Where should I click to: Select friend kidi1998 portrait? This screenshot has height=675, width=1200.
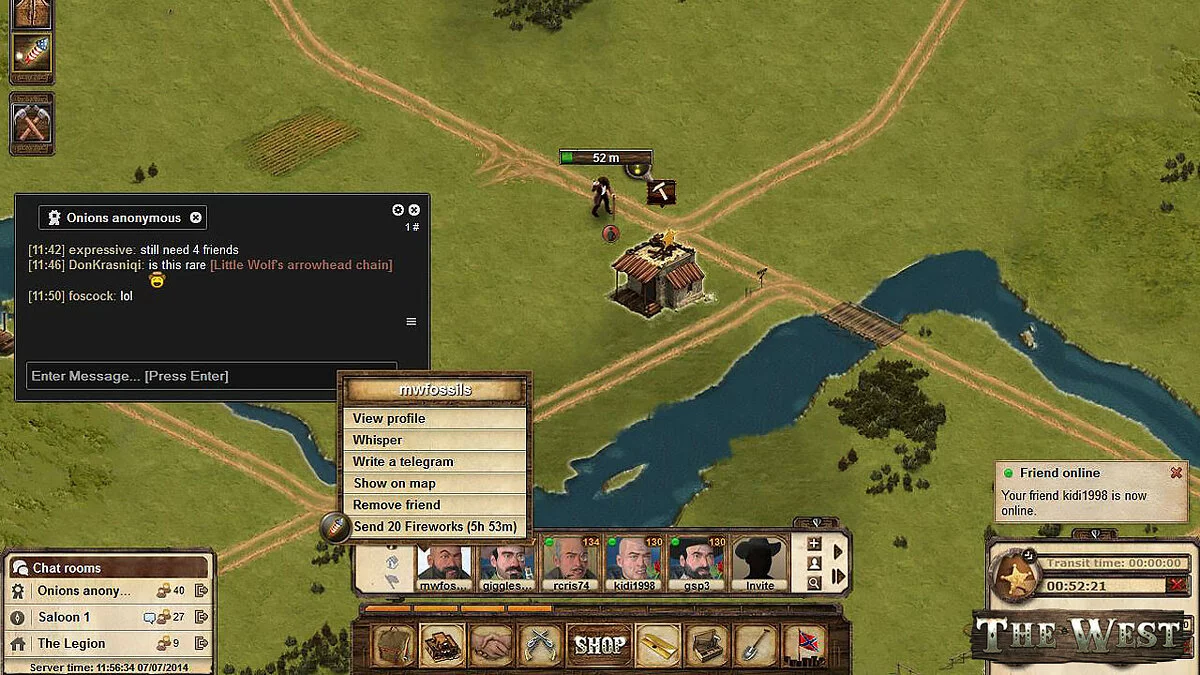[x=633, y=562]
